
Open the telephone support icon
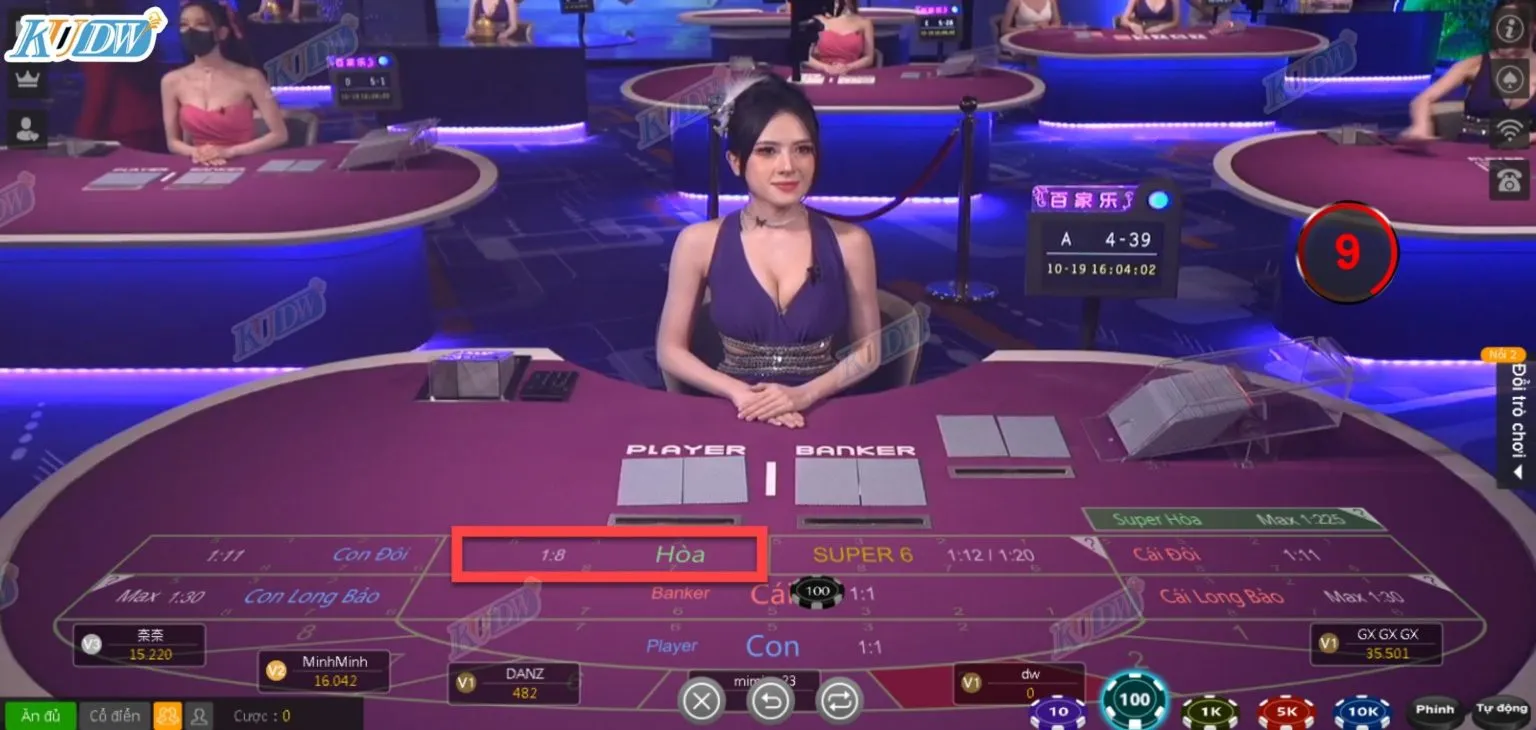click(x=1511, y=182)
